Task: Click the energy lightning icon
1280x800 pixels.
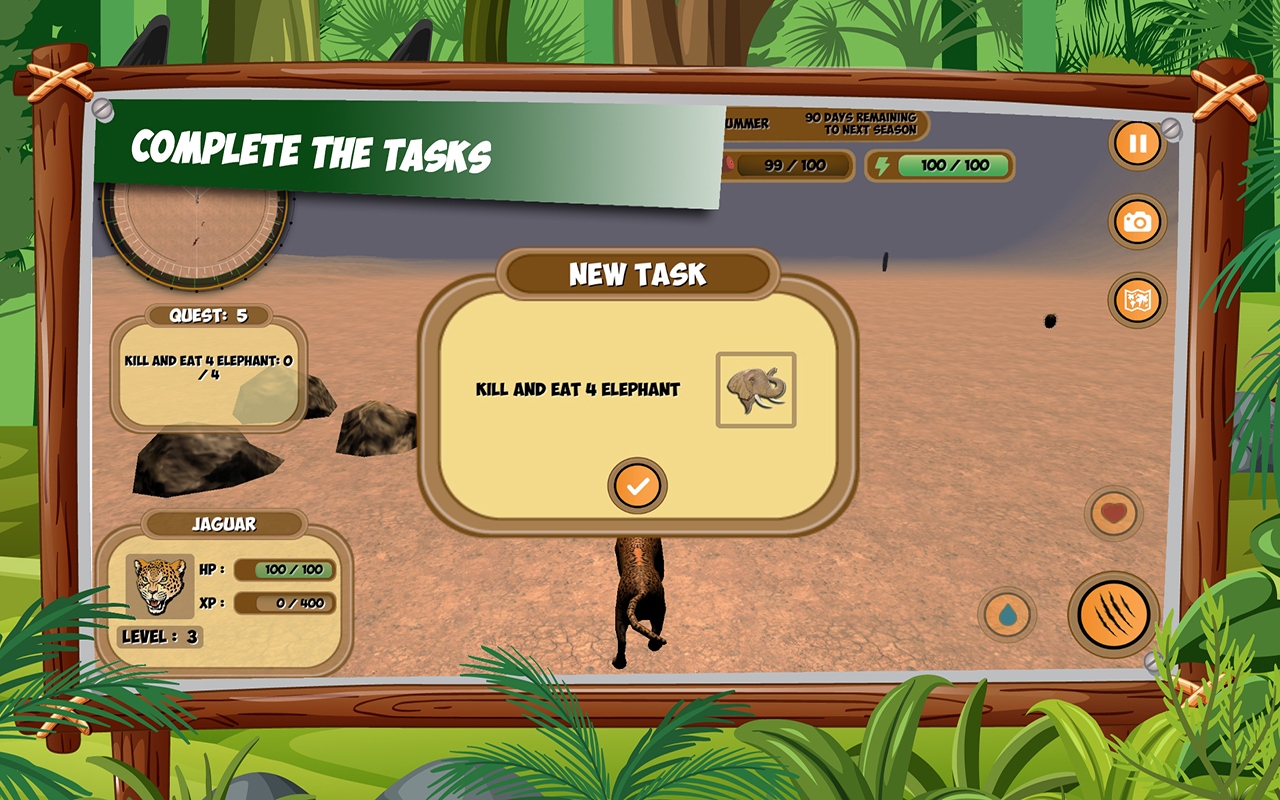Action: pyautogui.click(x=881, y=163)
